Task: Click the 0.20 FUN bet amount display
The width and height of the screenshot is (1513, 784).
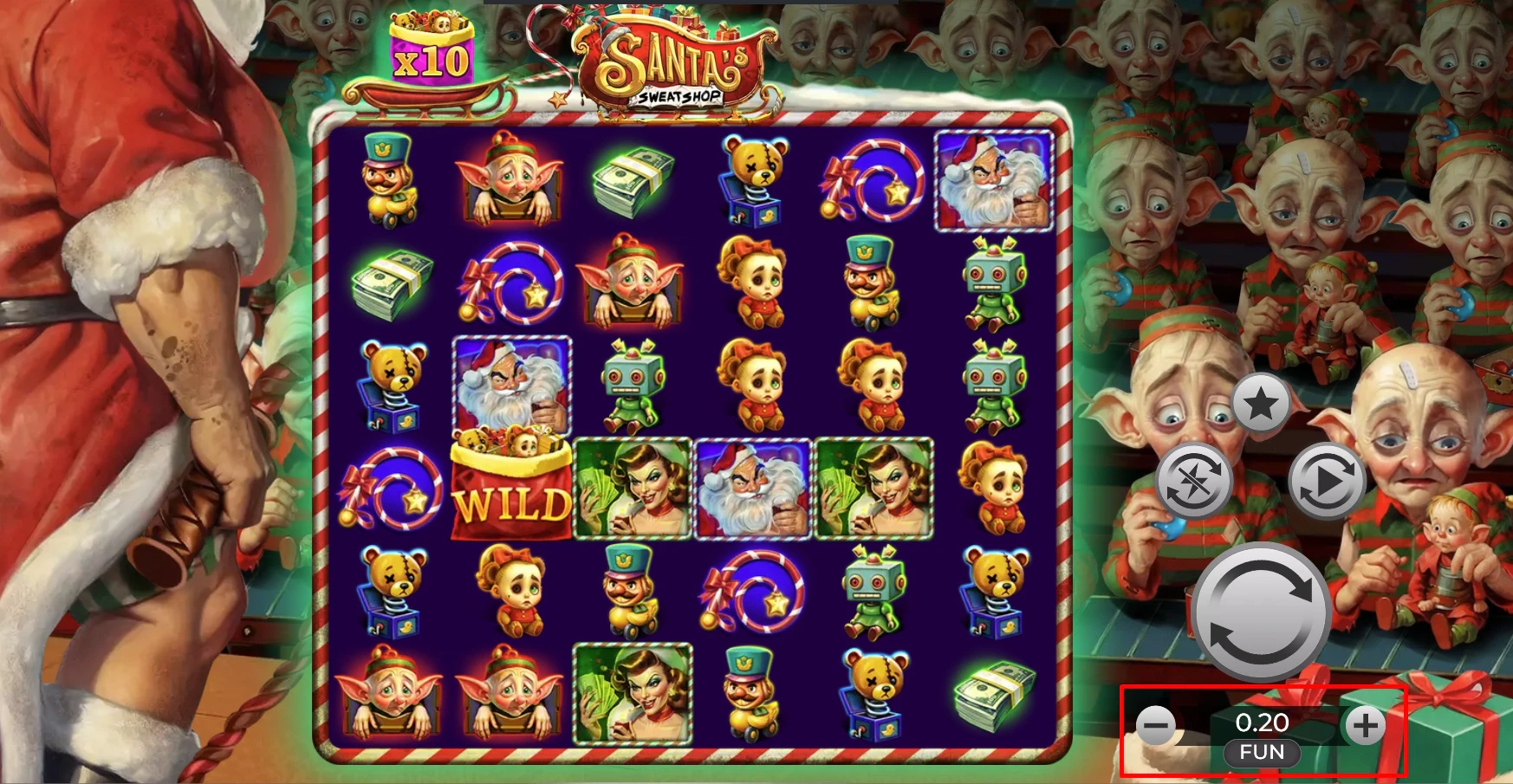Action: 1262,732
